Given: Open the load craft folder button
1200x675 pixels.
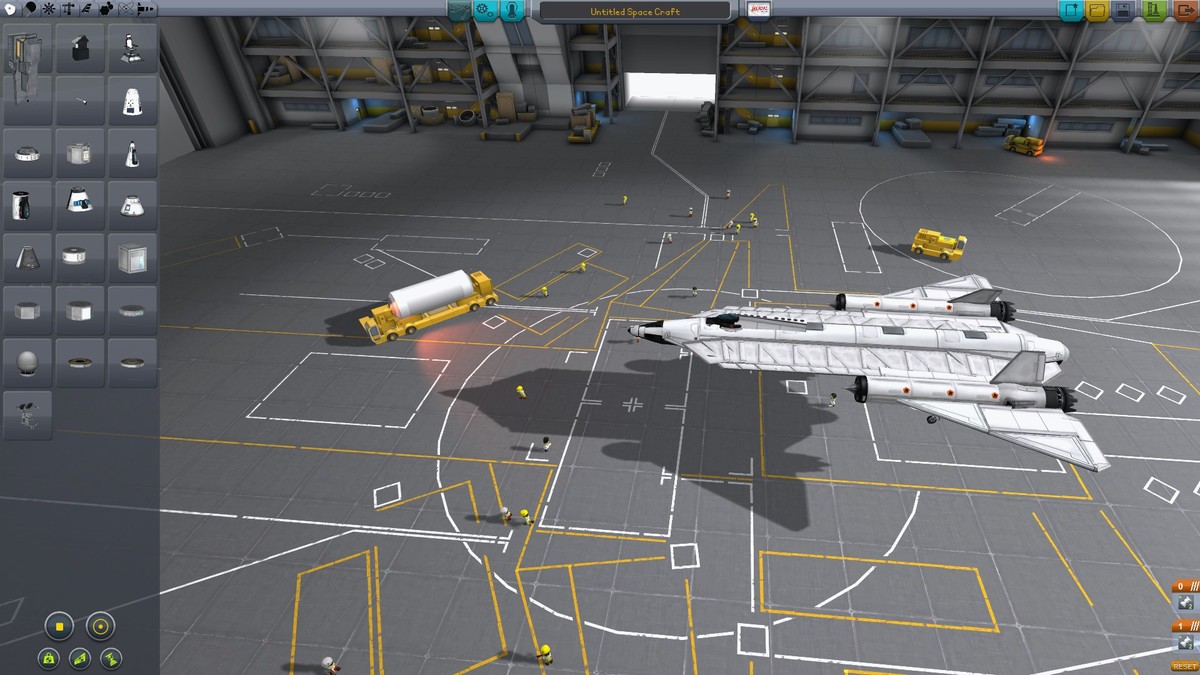Looking at the screenshot, I should point(1097,11).
